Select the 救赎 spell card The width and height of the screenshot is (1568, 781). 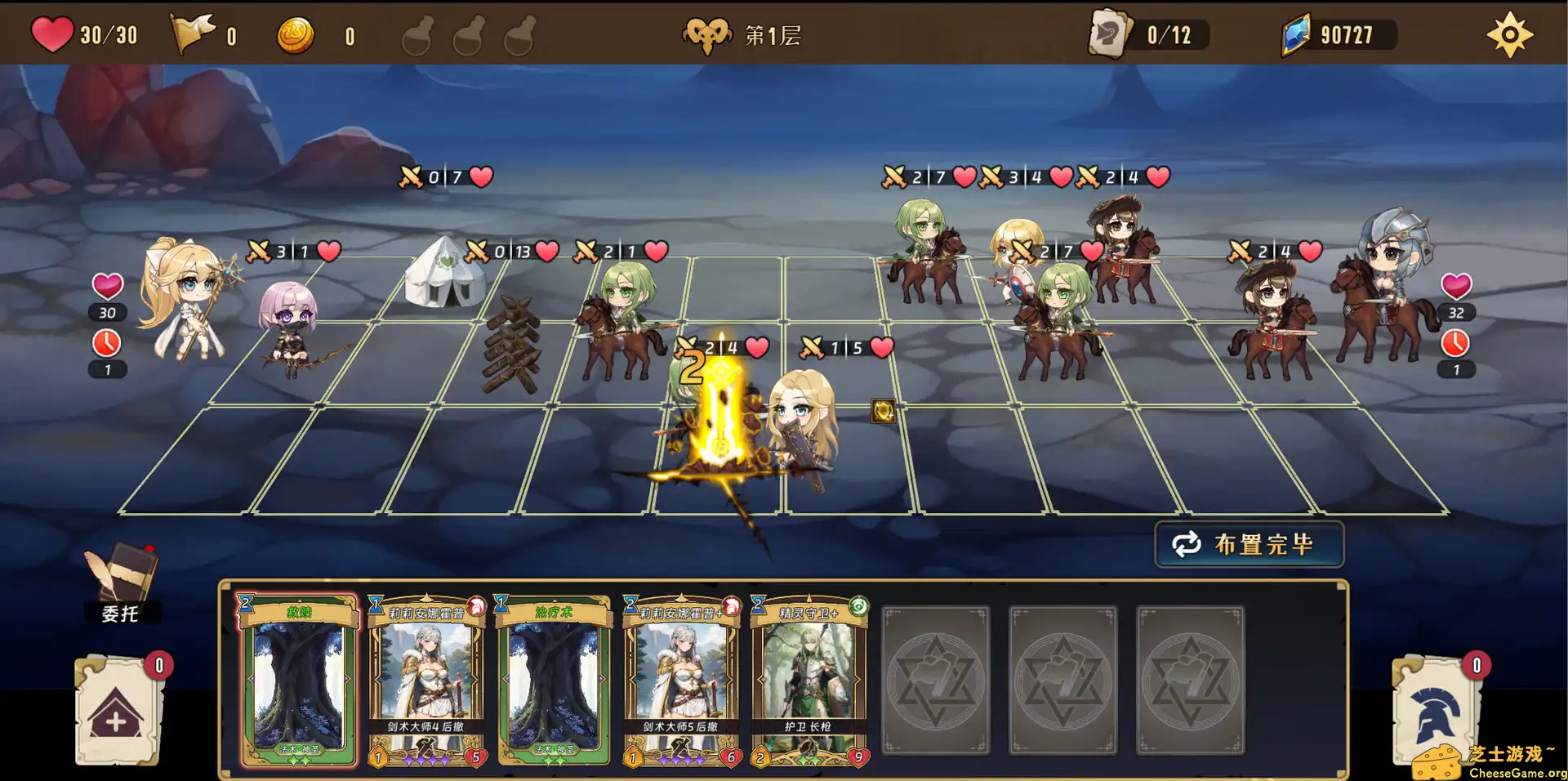296,682
